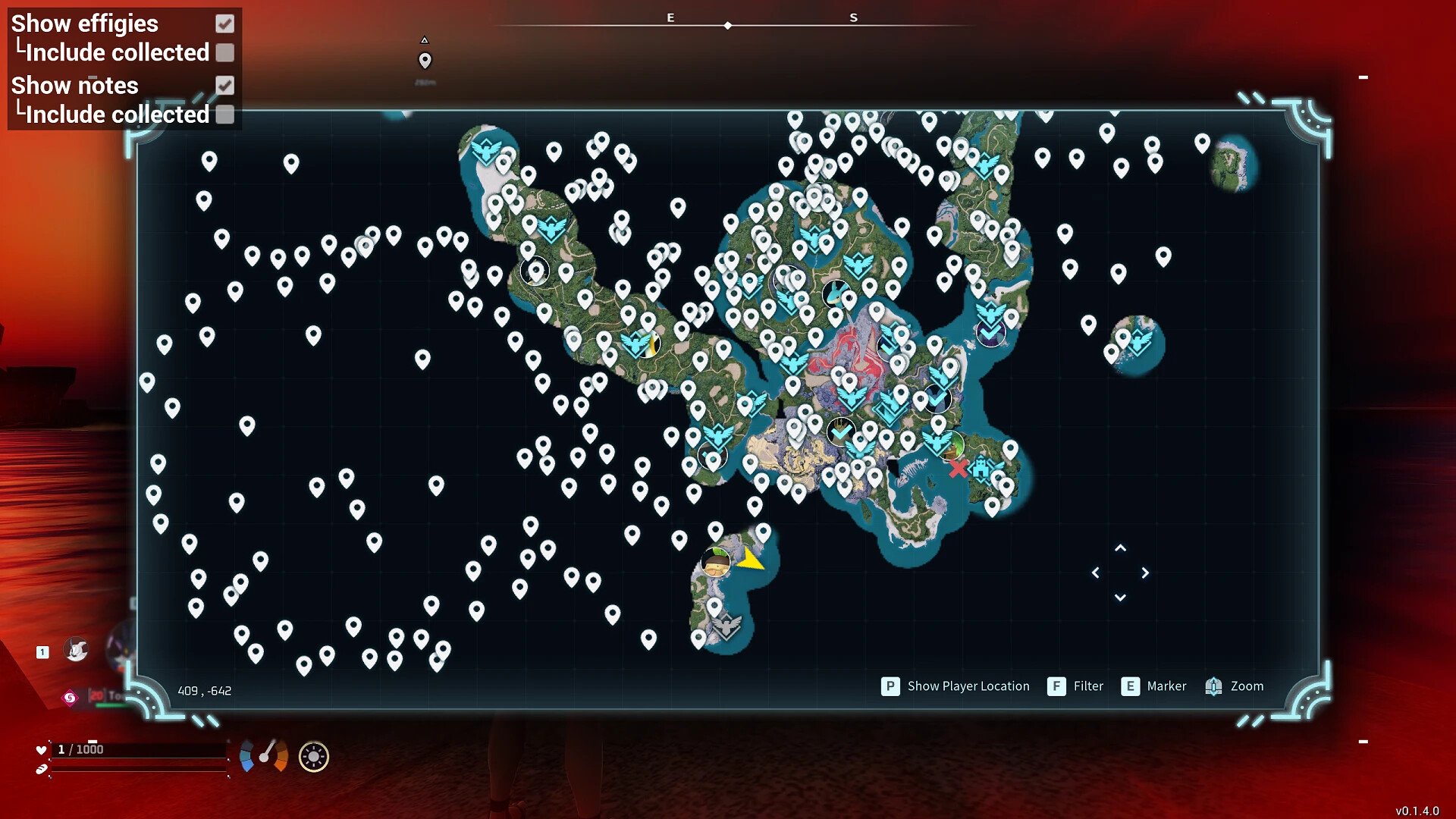Enable Include collected under Show effigies

tap(224, 53)
